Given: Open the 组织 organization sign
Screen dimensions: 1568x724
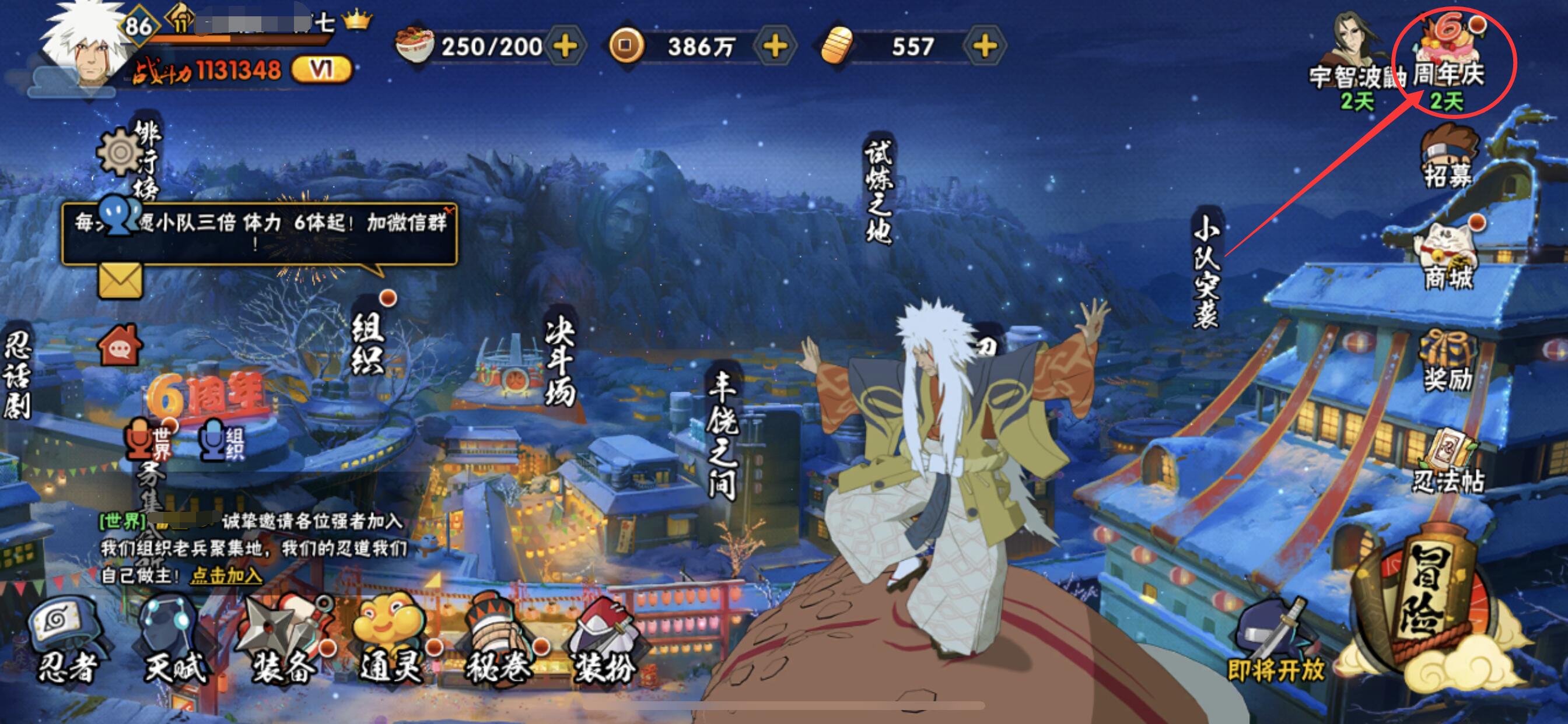Looking at the screenshot, I should [367, 346].
